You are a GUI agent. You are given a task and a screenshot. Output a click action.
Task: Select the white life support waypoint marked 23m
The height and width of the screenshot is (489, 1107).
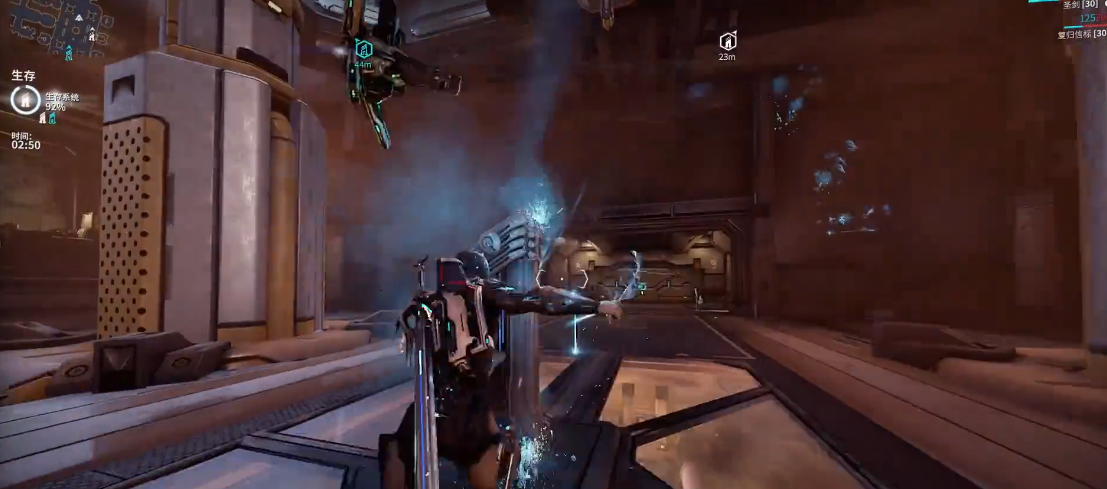click(x=728, y=41)
